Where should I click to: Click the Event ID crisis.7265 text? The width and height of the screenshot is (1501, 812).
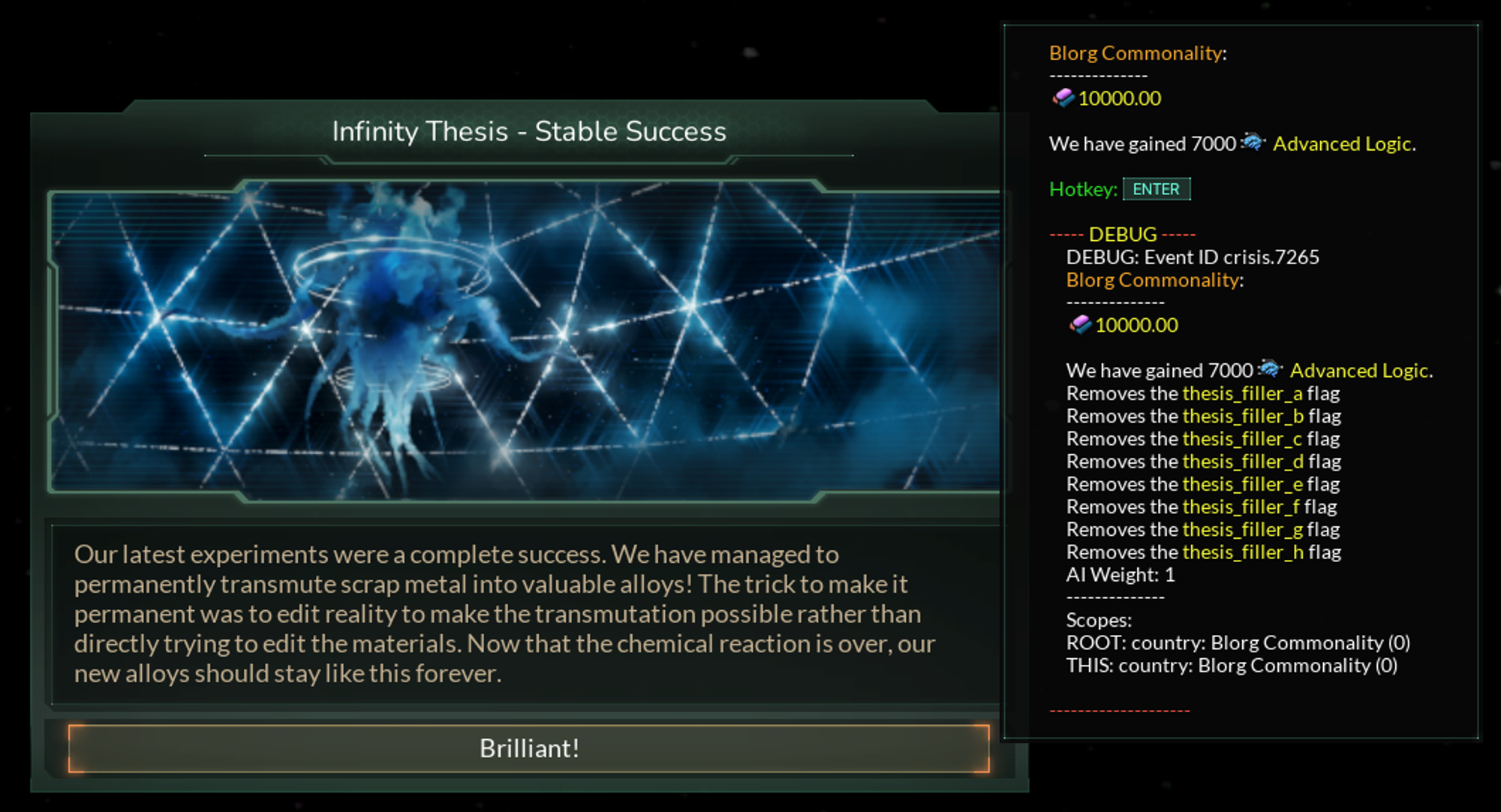click(1193, 257)
